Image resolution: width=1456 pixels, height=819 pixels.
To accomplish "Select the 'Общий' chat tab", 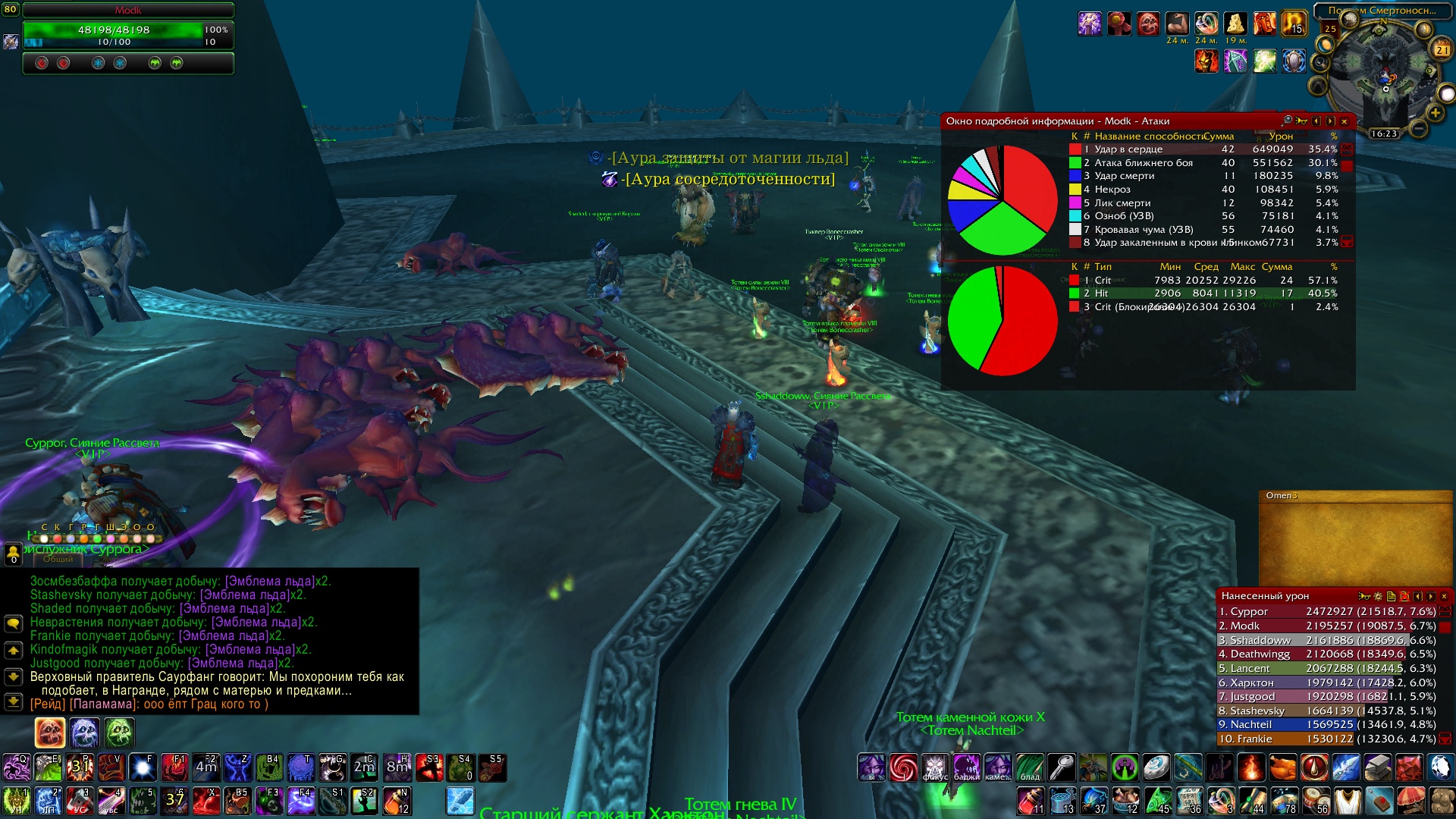I will pos(58,559).
